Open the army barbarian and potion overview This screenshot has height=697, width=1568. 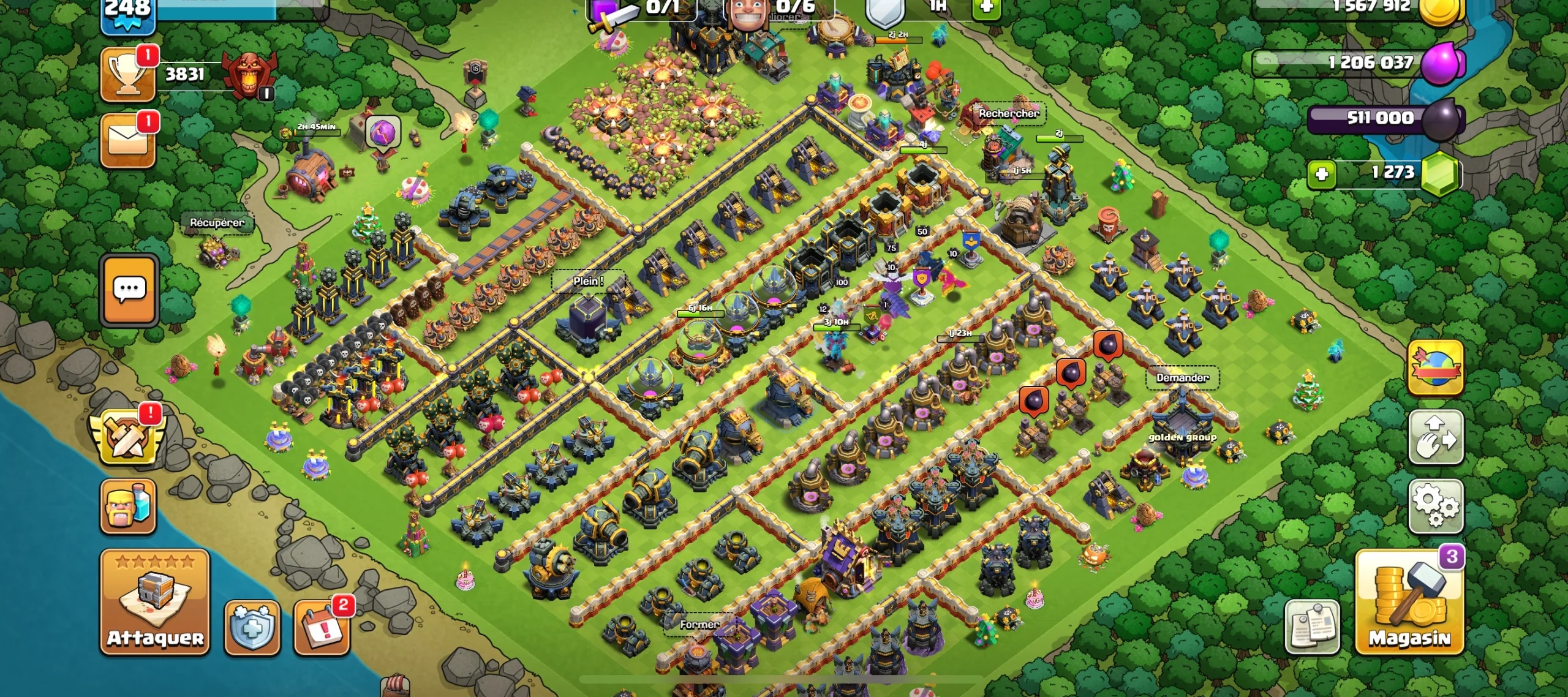[x=128, y=506]
